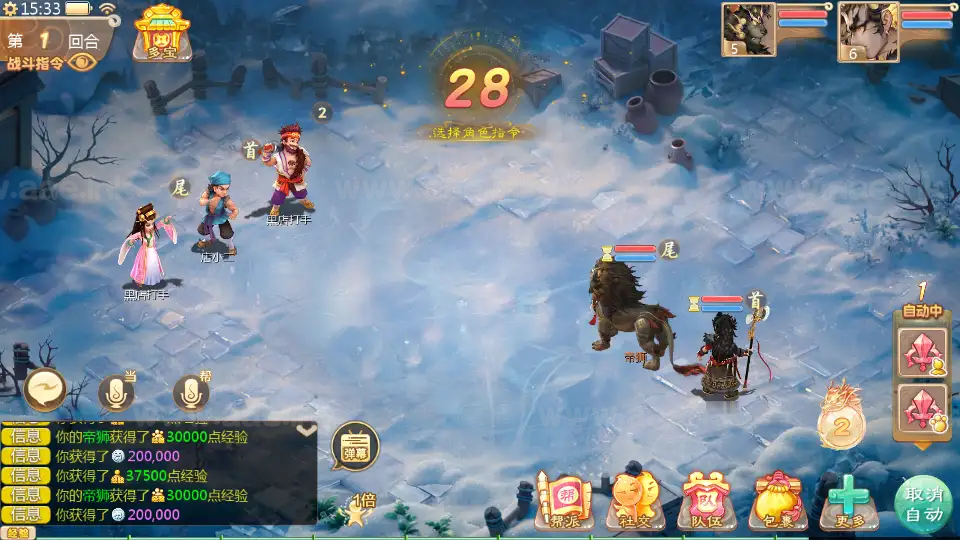Select the pet auto-skill slot with paw
Image resolution: width=960 pixels, height=540 pixels.
[921, 408]
